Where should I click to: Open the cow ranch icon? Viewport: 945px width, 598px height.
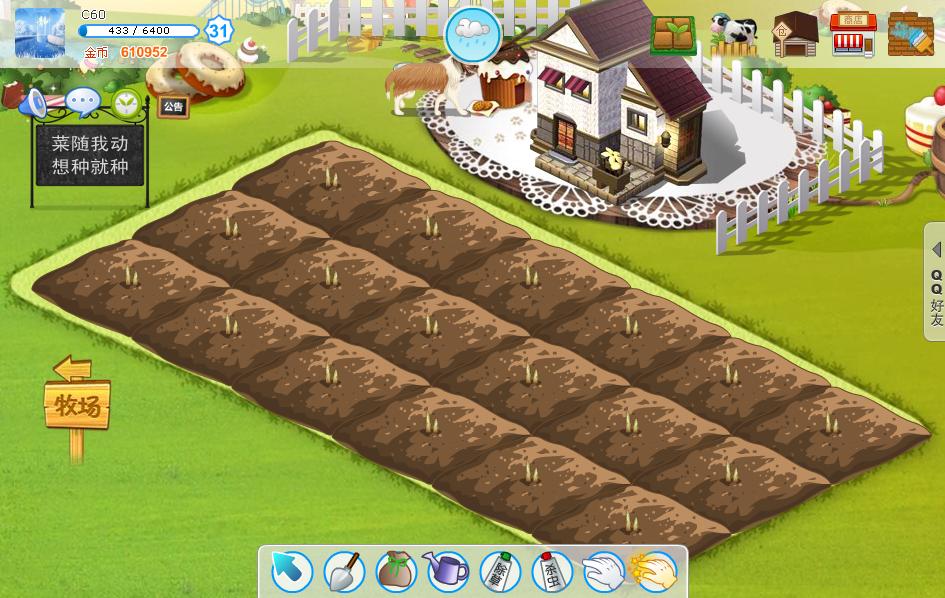734,35
